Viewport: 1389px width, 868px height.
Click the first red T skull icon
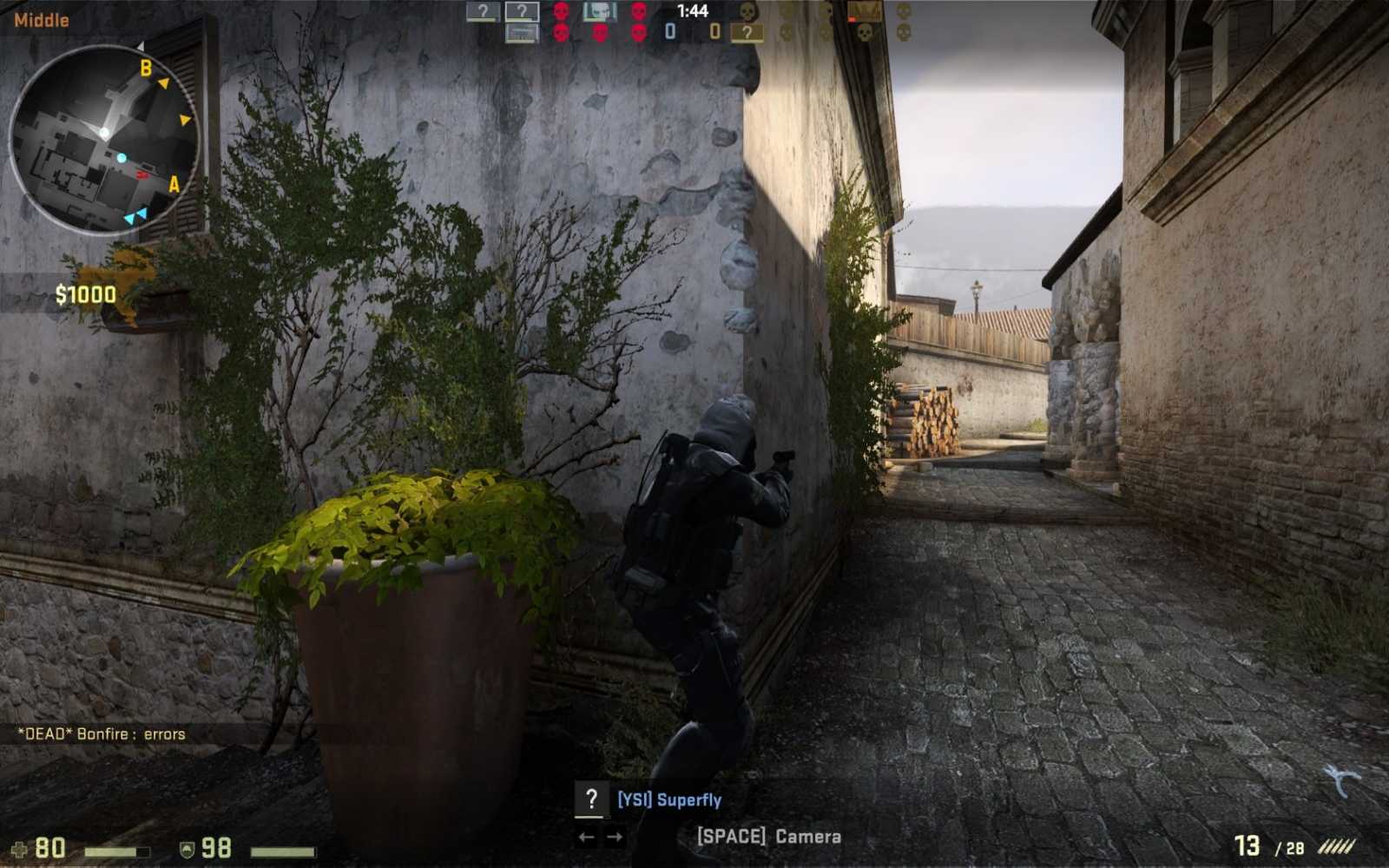[560, 11]
